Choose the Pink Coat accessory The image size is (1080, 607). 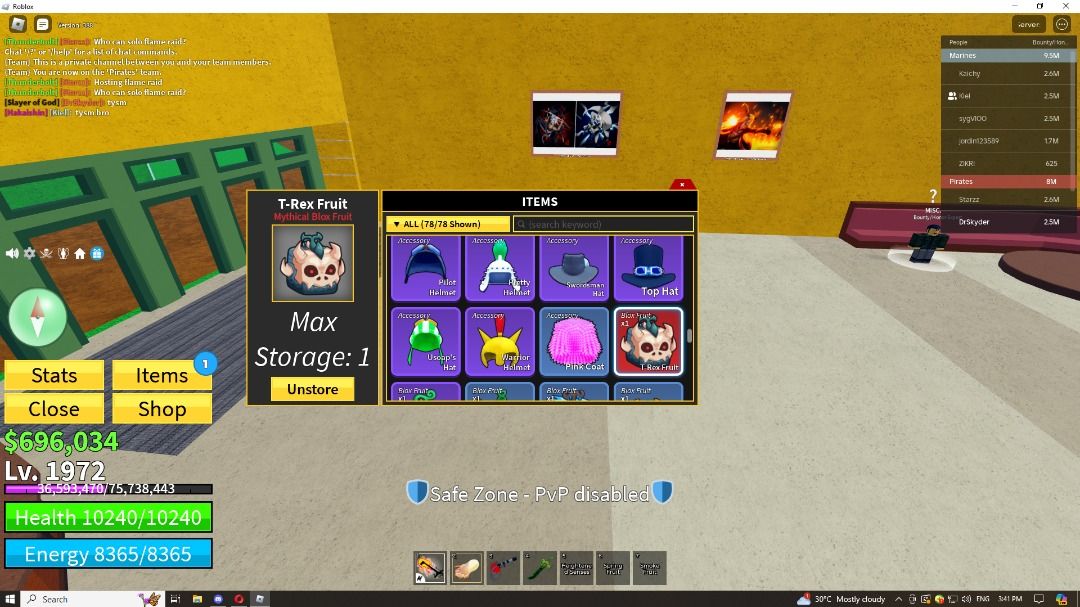pos(574,342)
